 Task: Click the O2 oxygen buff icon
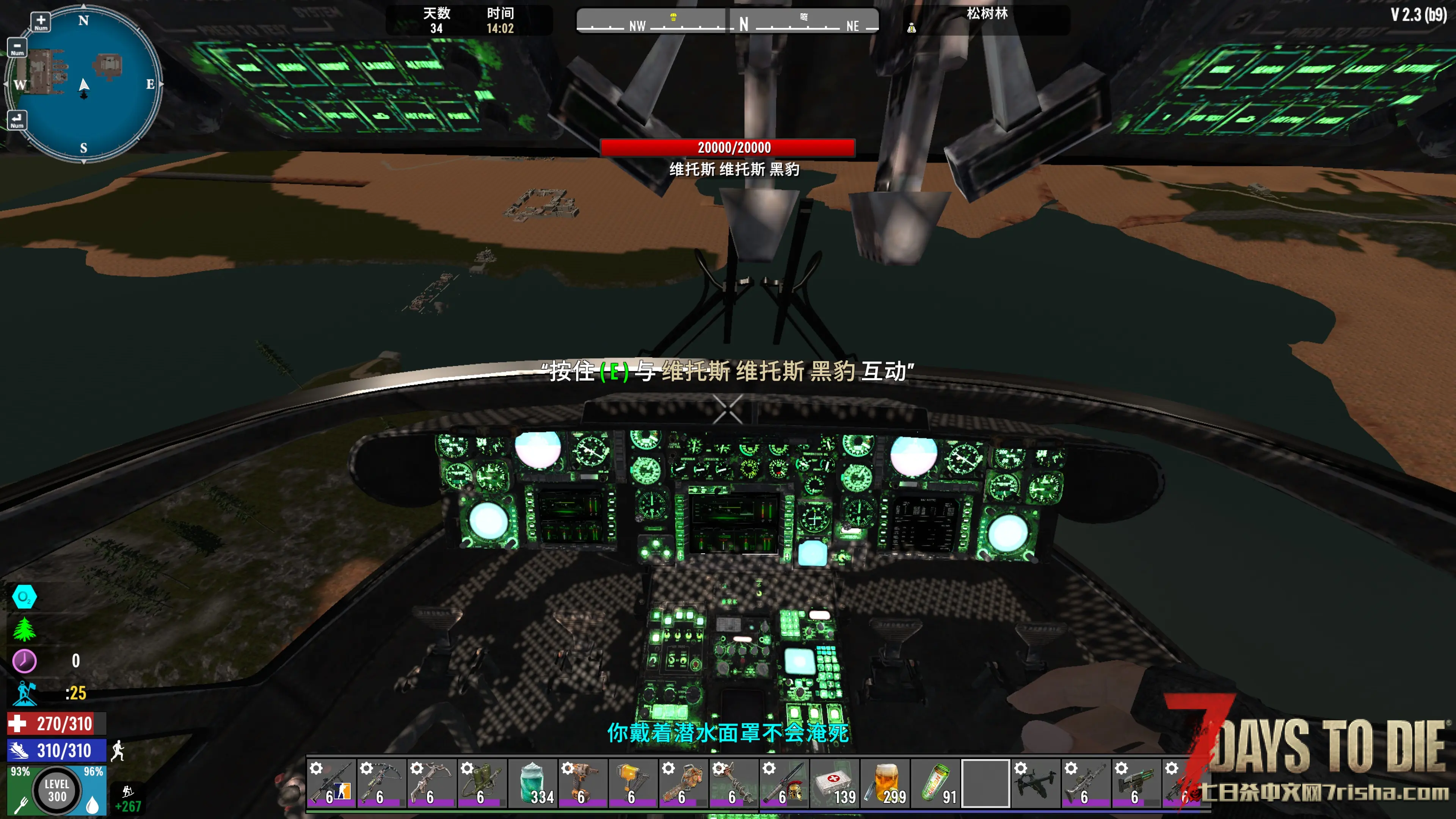click(24, 597)
